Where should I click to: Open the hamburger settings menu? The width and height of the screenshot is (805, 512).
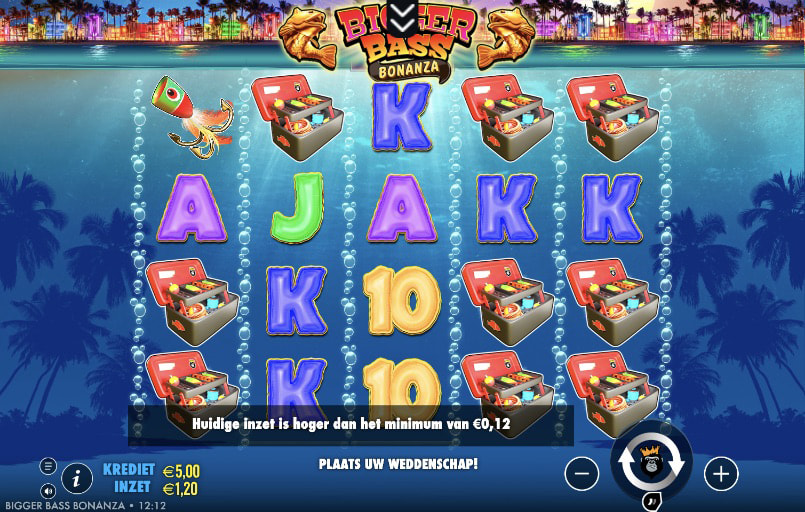48,466
